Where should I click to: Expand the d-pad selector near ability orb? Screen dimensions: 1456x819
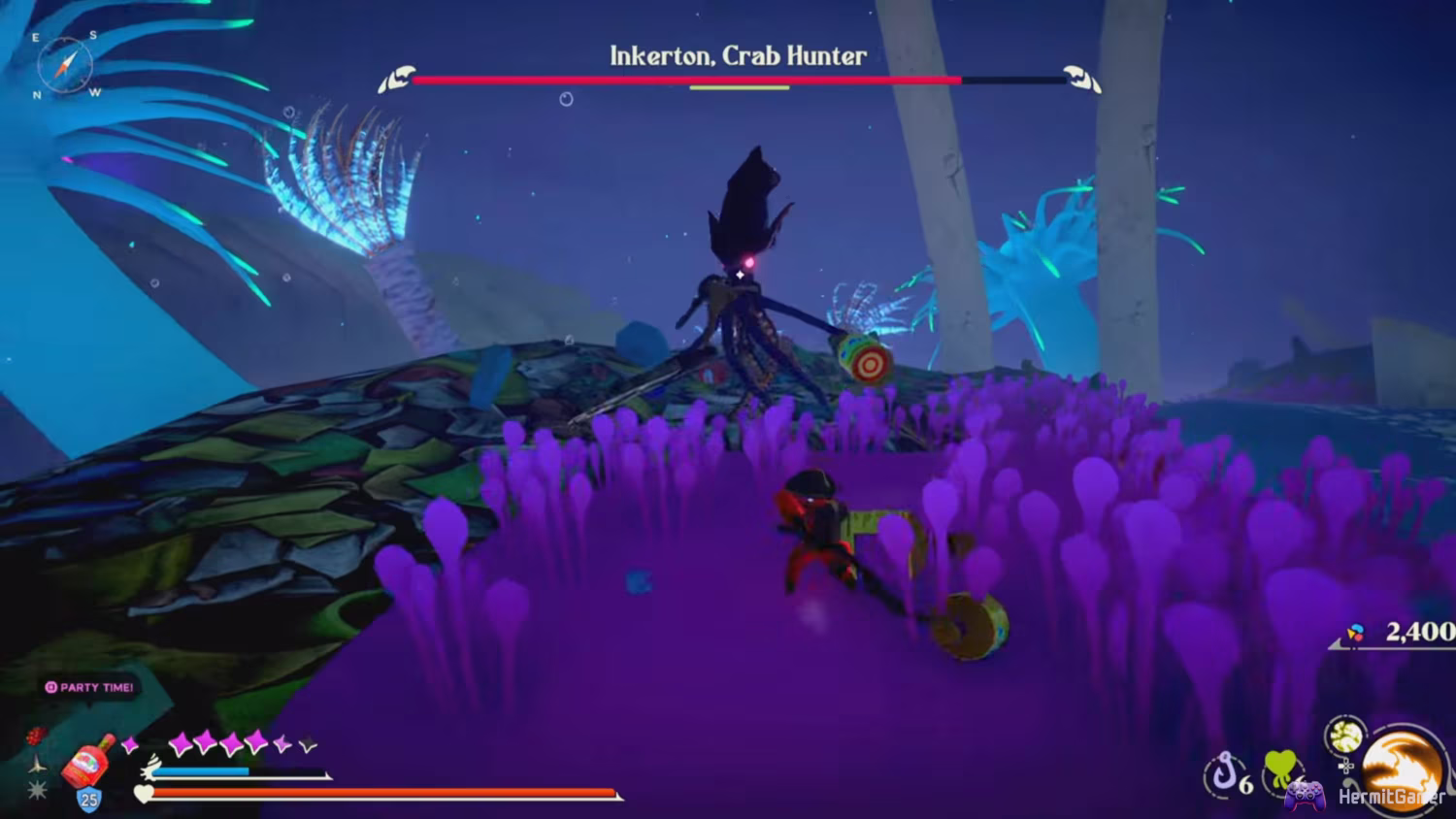(x=1346, y=767)
